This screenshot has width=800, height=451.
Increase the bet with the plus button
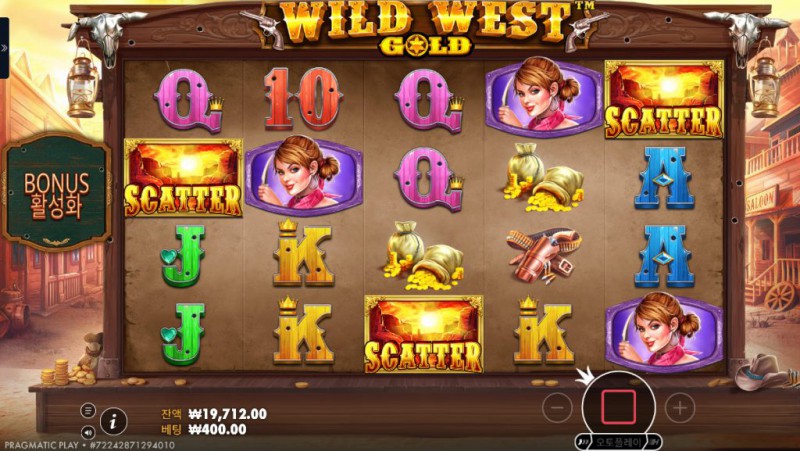(x=680, y=406)
